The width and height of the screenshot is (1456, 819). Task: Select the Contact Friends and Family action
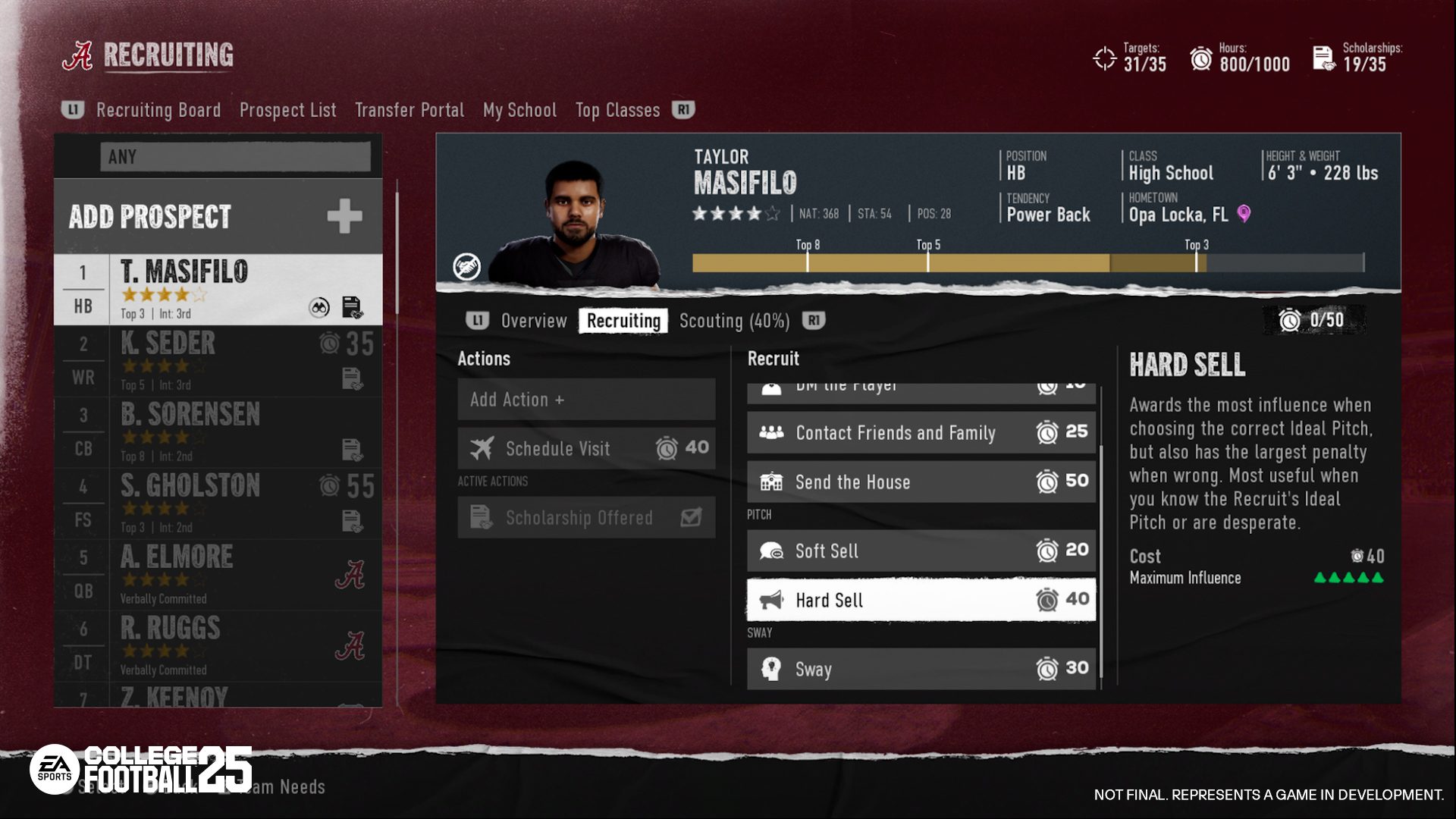coord(921,433)
